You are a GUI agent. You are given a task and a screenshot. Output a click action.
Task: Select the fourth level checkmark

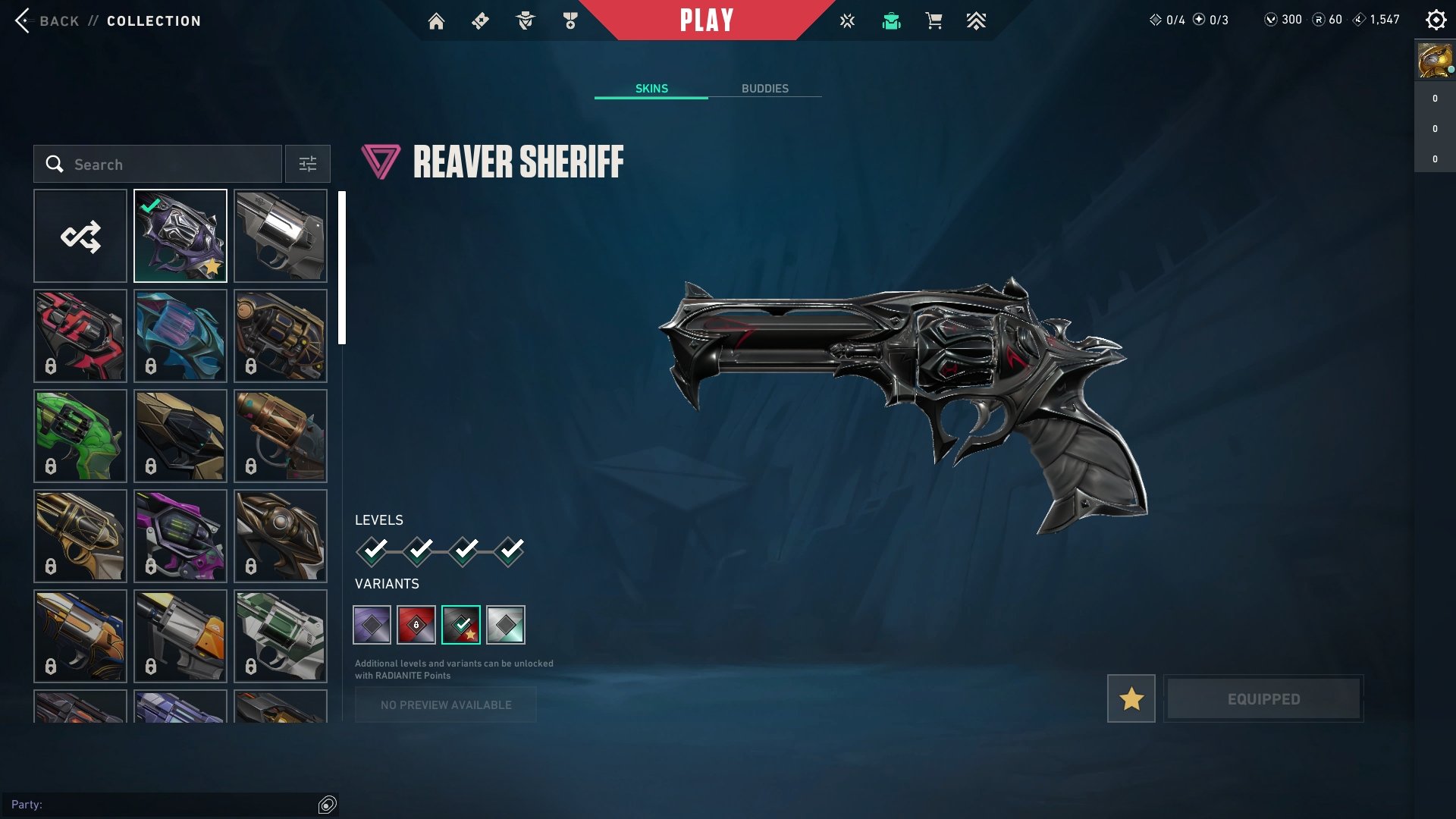tap(513, 551)
